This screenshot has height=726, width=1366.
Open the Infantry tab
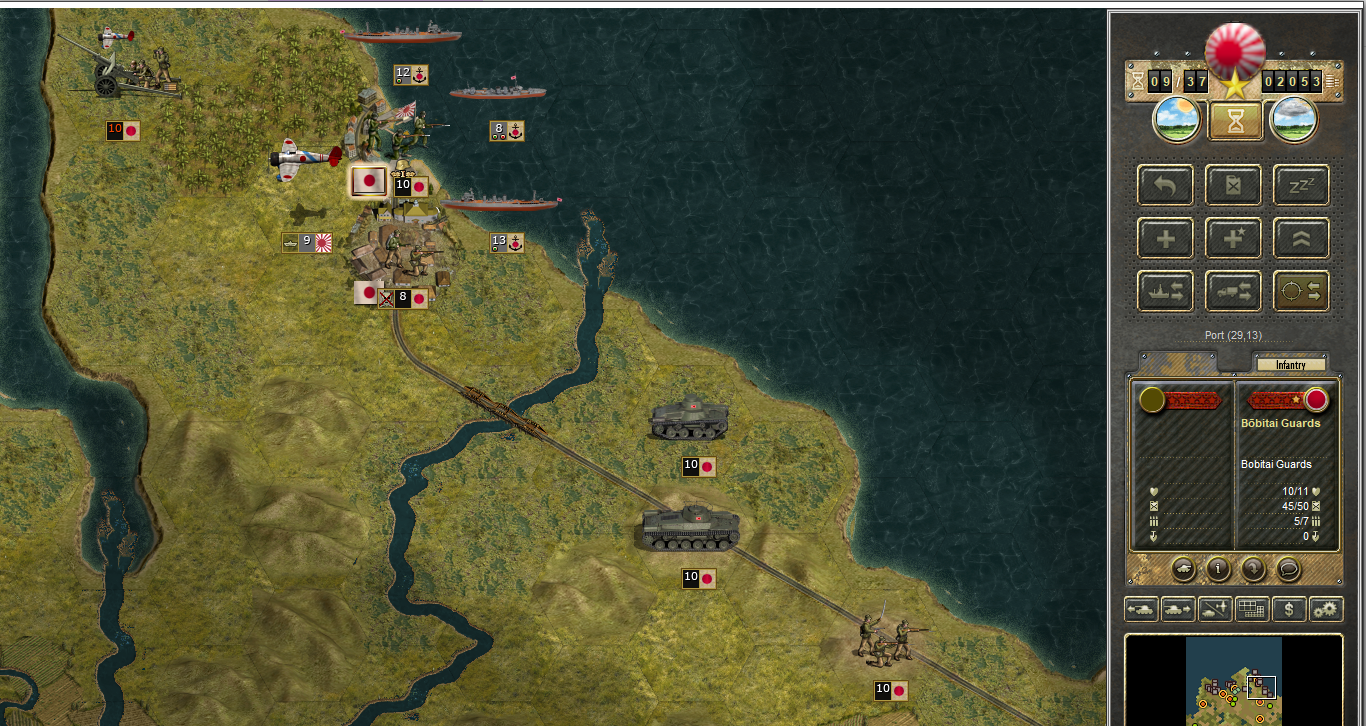pos(1290,365)
